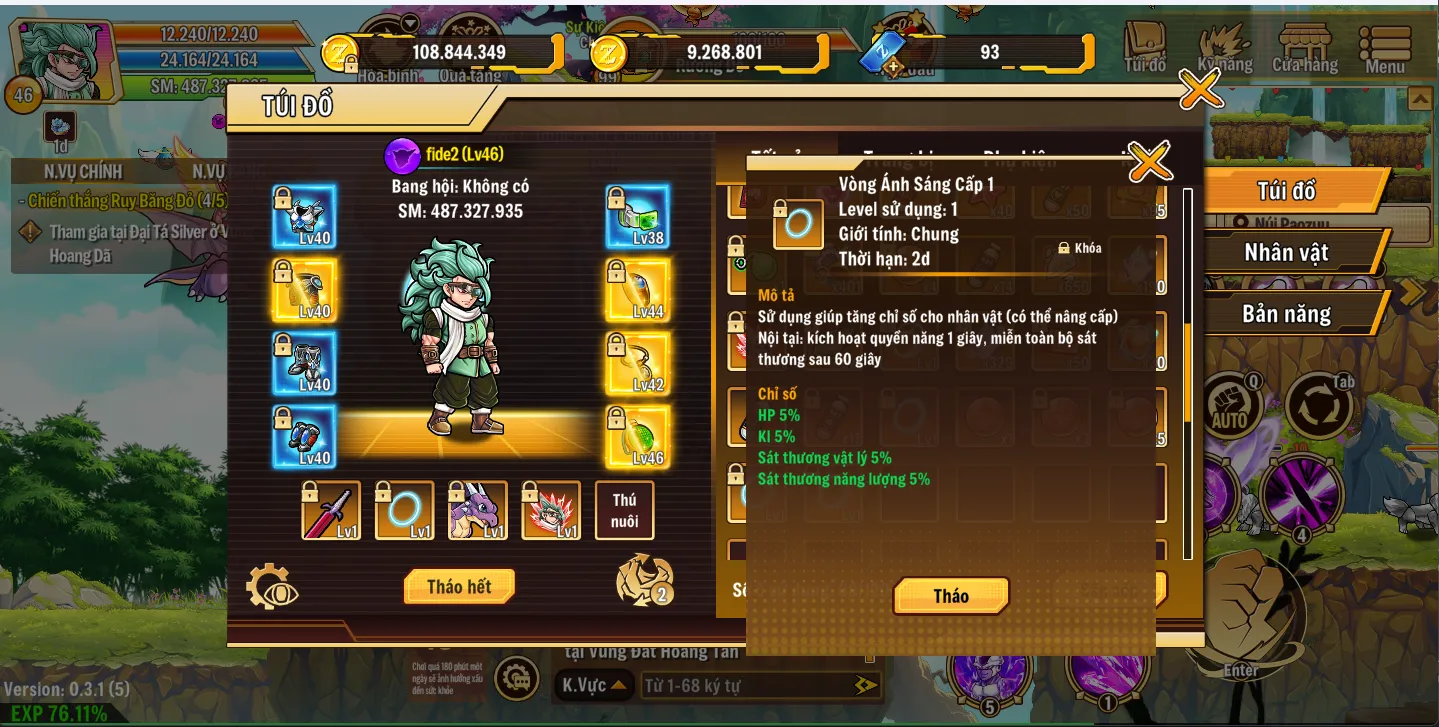
Task: Click the EXP 76.11% progress bar
Action: pyautogui.click(x=60, y=715)
